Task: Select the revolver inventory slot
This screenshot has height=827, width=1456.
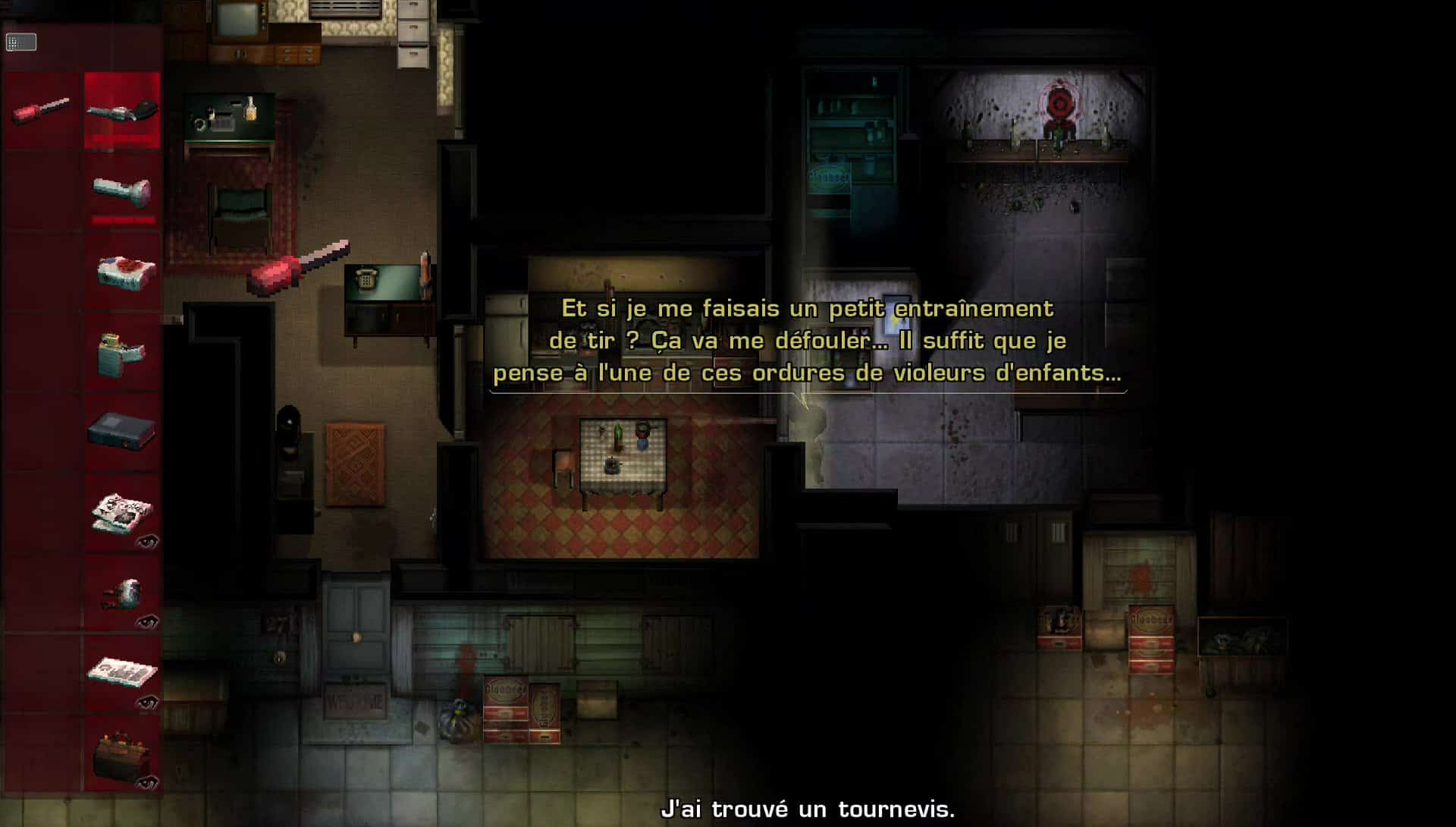Action: coord(122,111)
